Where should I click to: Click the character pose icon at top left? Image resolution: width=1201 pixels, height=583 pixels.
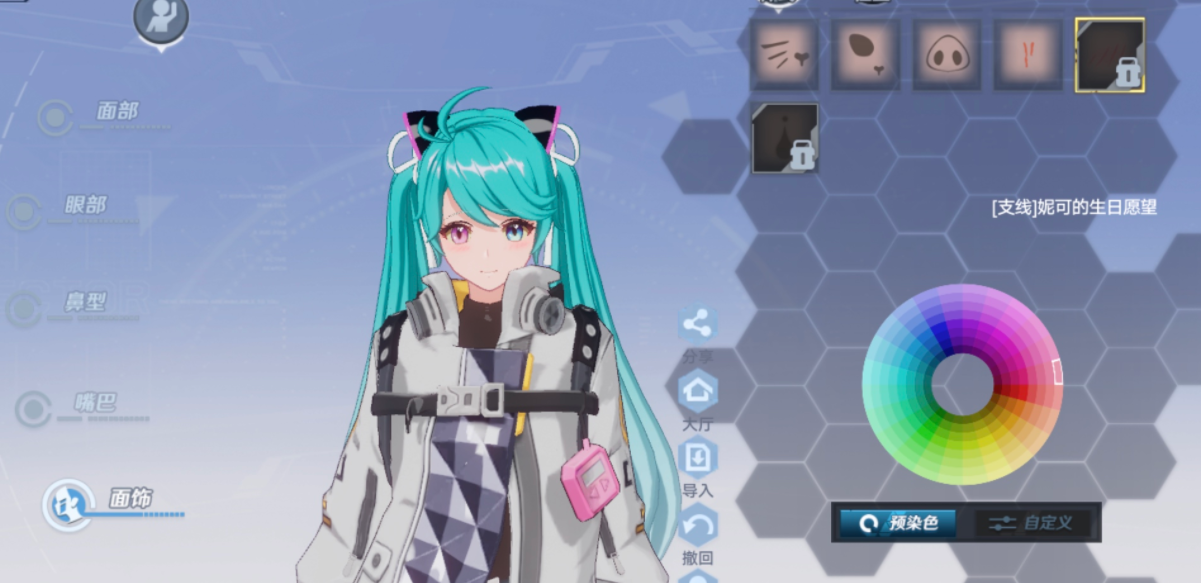(x=161, y=19)
